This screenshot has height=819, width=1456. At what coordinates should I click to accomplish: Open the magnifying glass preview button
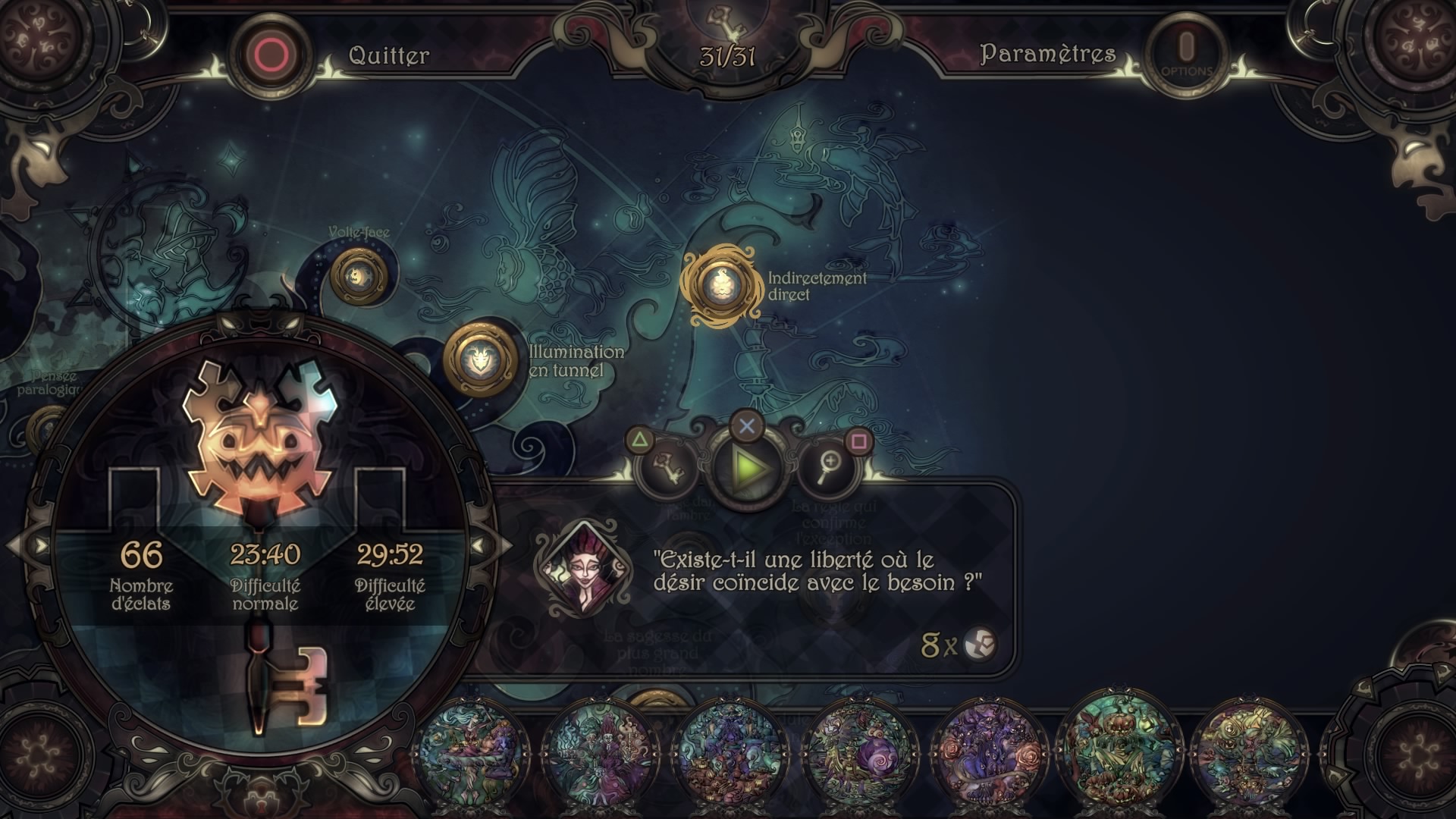(829, 468)
